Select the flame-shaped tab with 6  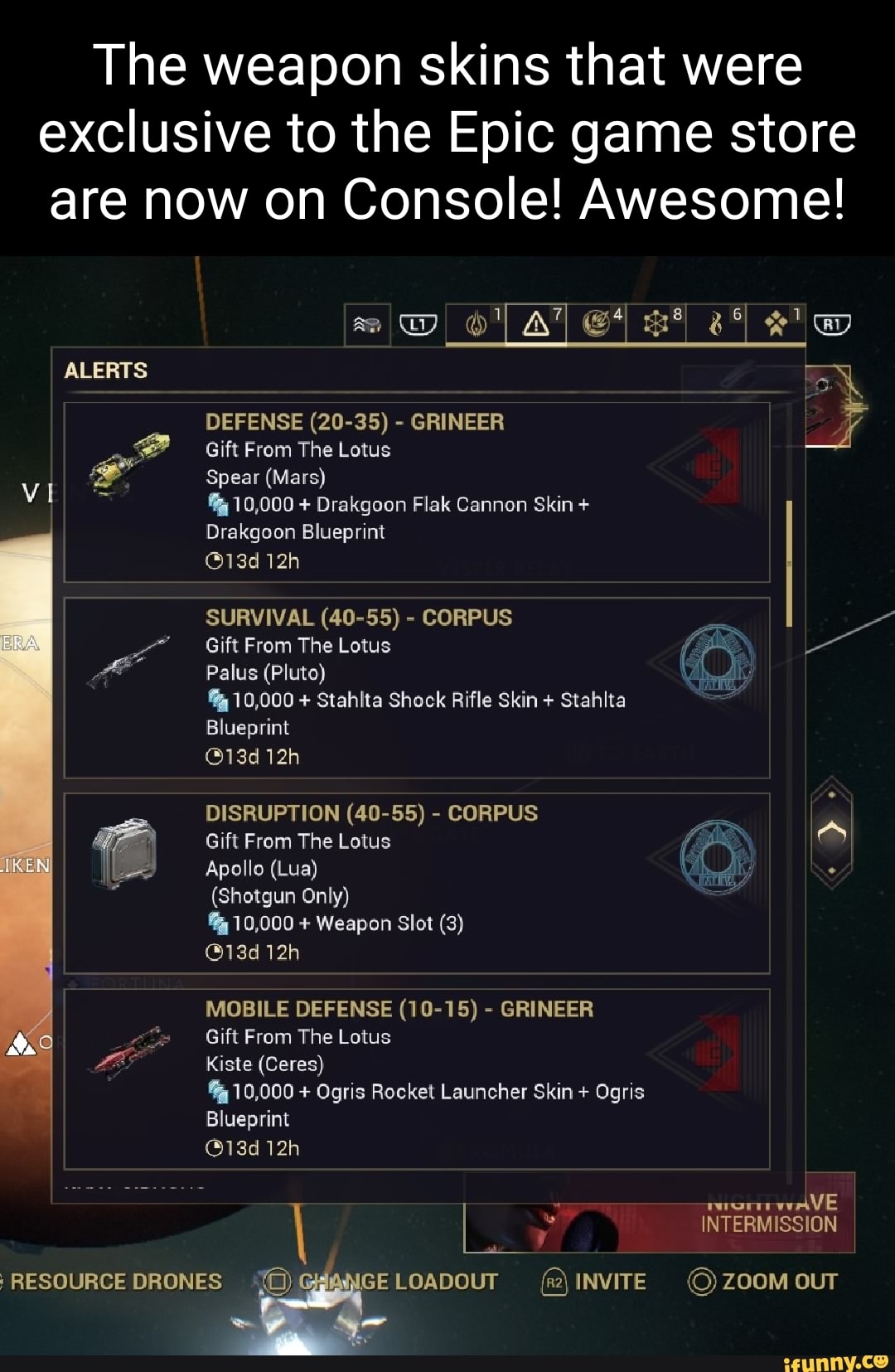click(x=717, y=324)
